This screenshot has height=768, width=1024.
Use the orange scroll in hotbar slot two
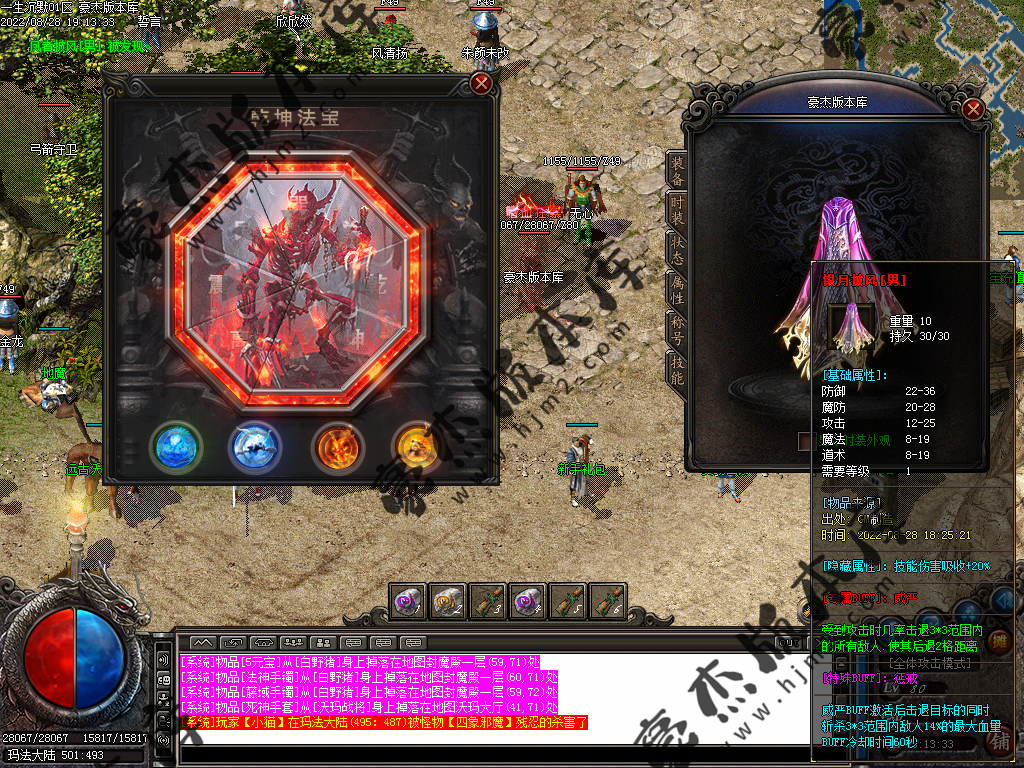click(447, 601)
